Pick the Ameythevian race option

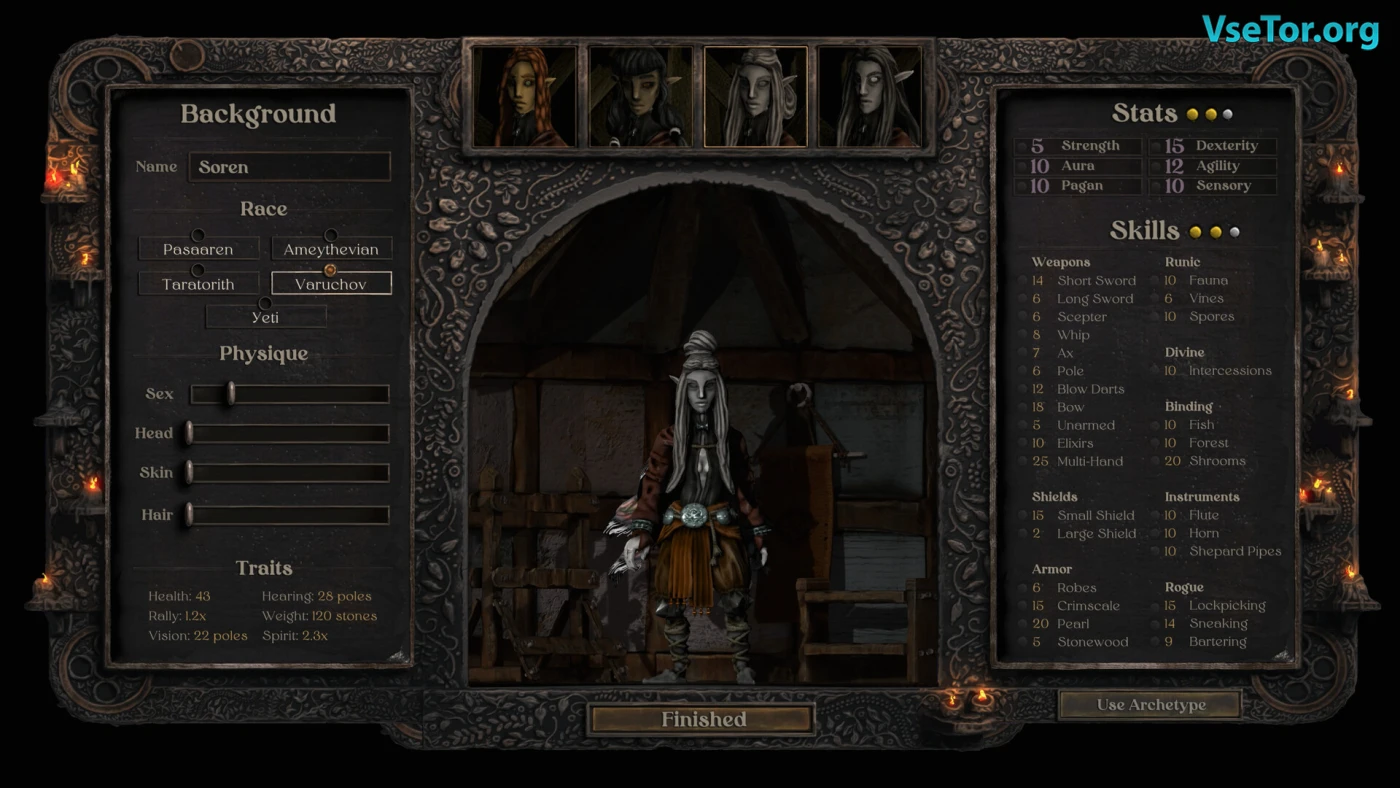pyautogui.click(x=331, y=249)
